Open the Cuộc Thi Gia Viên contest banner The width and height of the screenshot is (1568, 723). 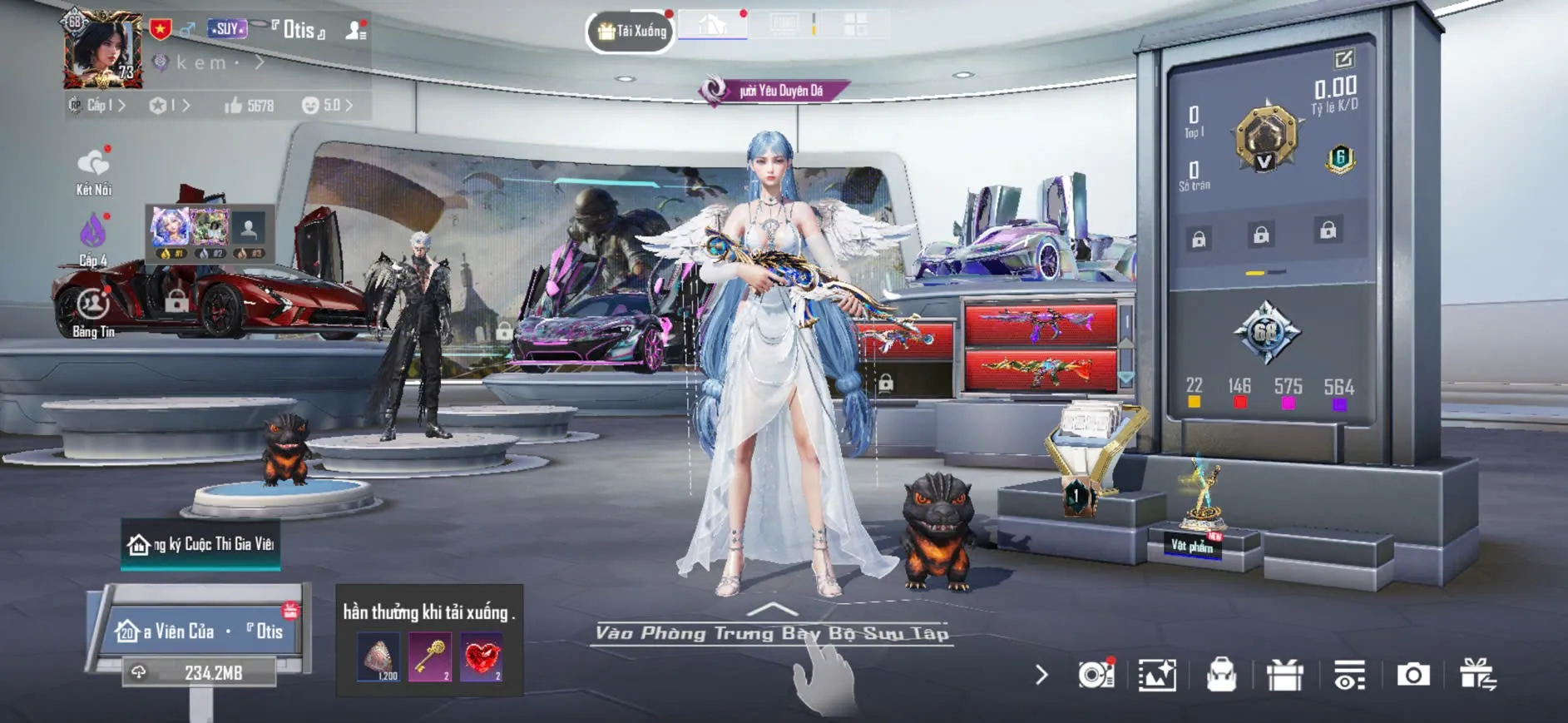pyautogui.click(x=200, y=544)
